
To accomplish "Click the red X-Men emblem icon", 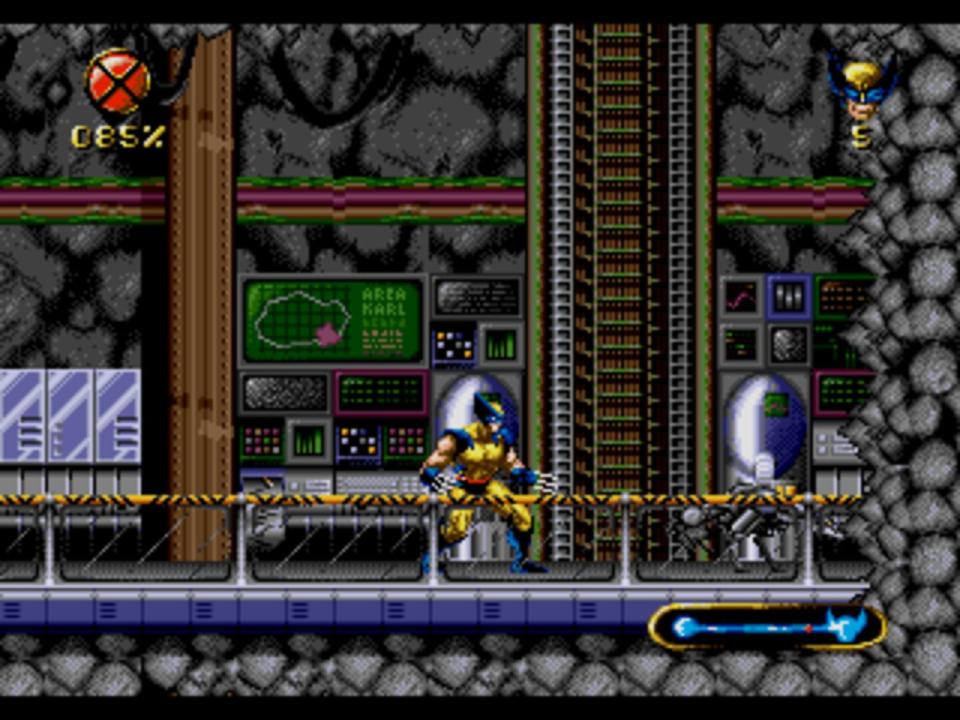I will (x=118, y=82).
